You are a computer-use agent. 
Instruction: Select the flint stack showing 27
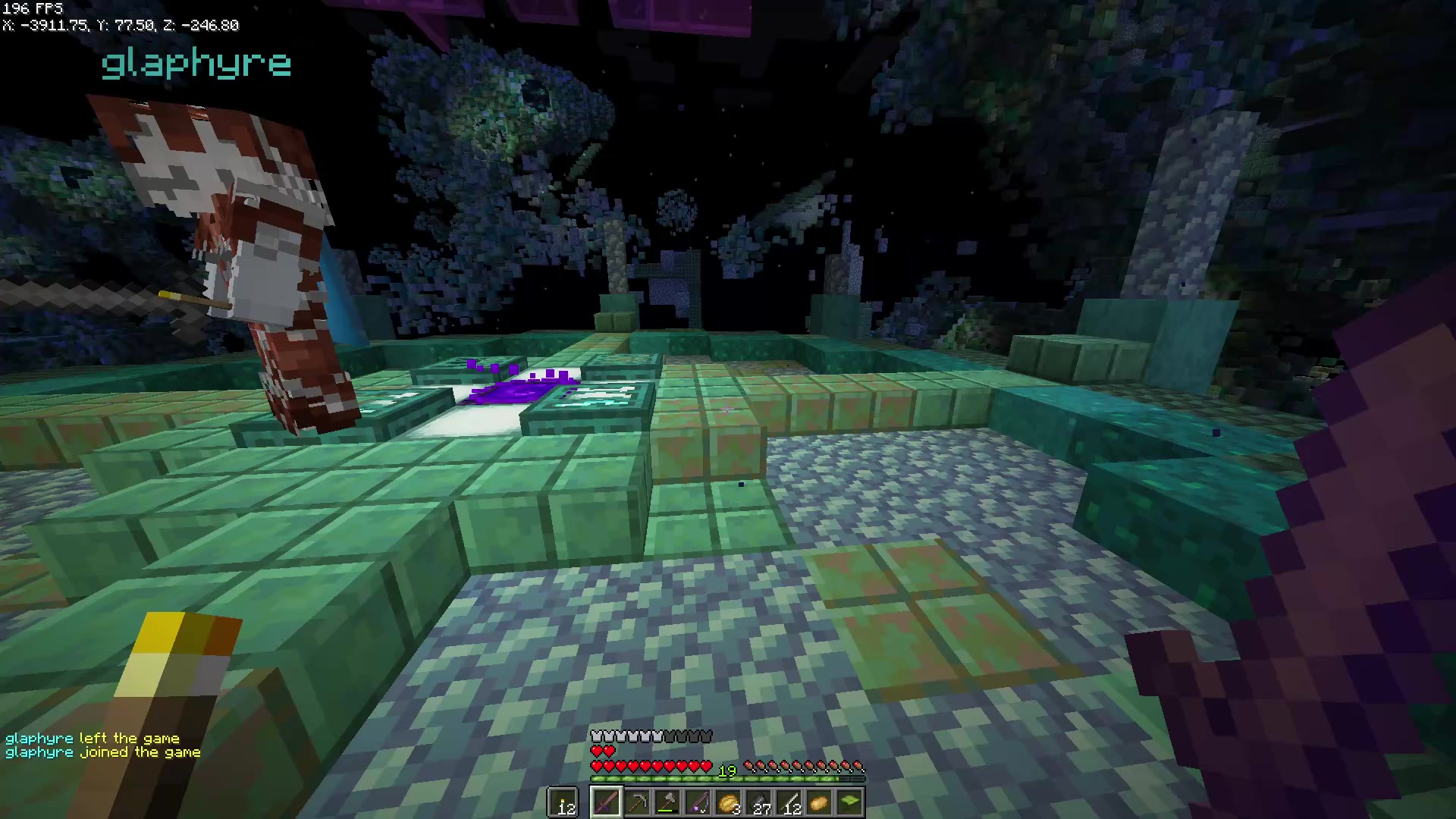point(759,802)
